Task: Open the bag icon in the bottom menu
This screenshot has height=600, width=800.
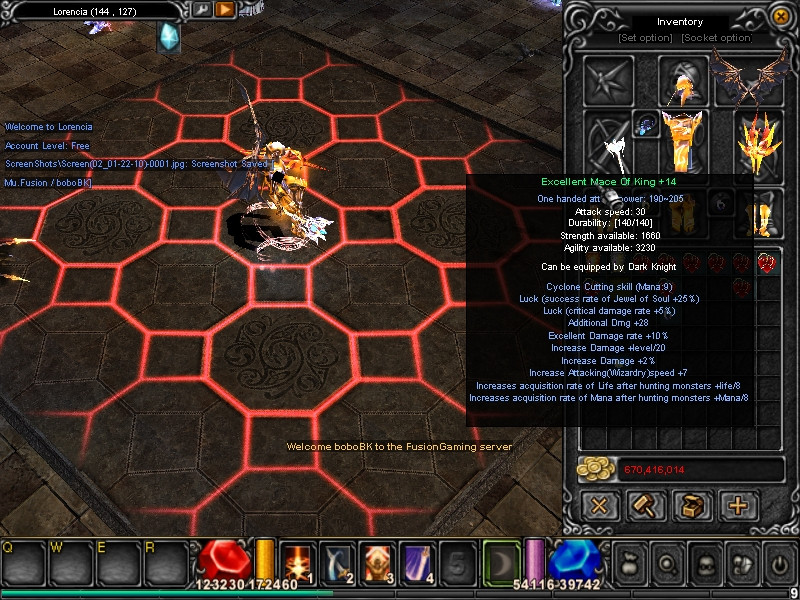Action: pos(629,562)
